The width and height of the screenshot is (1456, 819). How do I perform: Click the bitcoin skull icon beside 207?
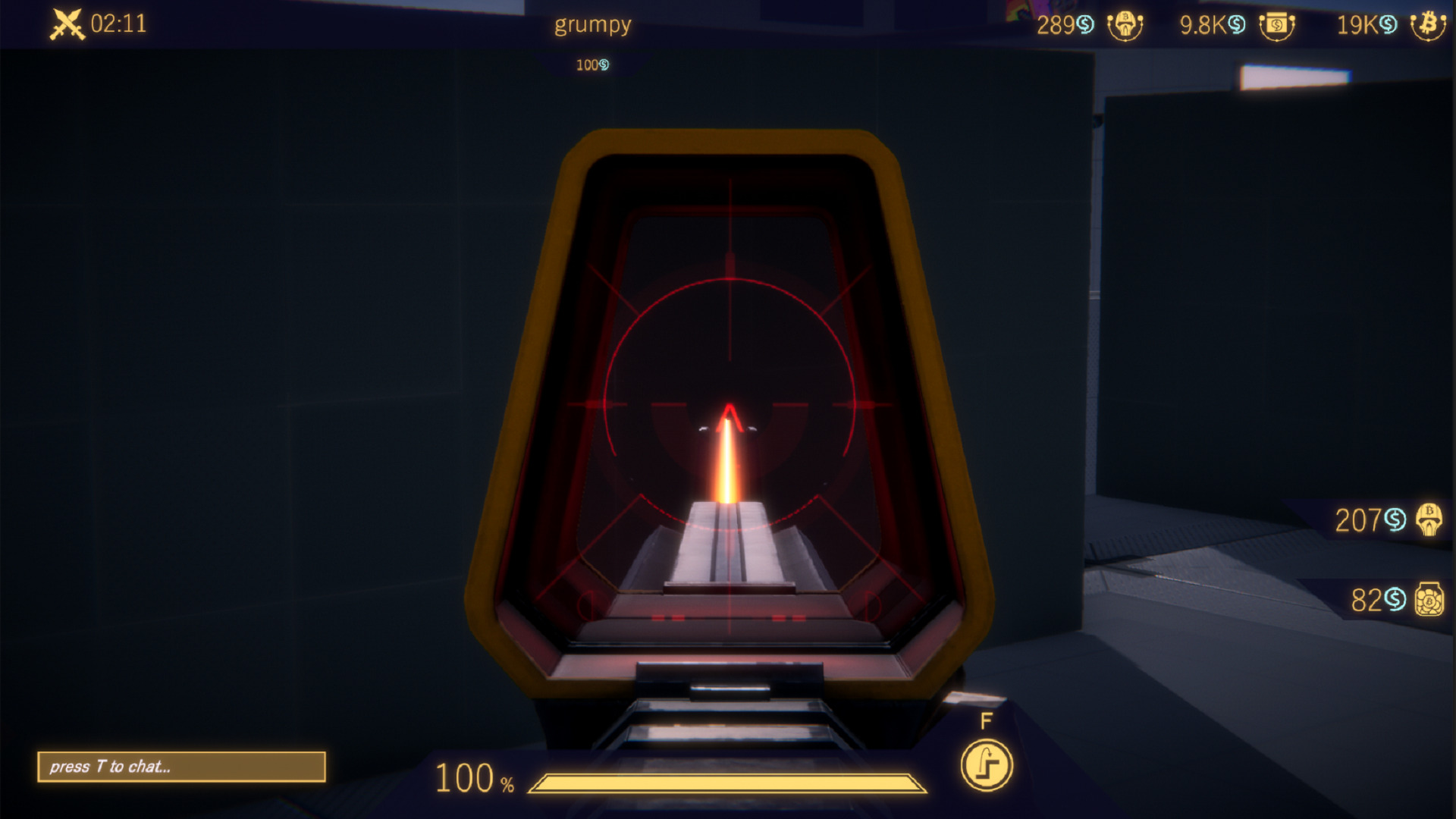(x=1429, y=520)
